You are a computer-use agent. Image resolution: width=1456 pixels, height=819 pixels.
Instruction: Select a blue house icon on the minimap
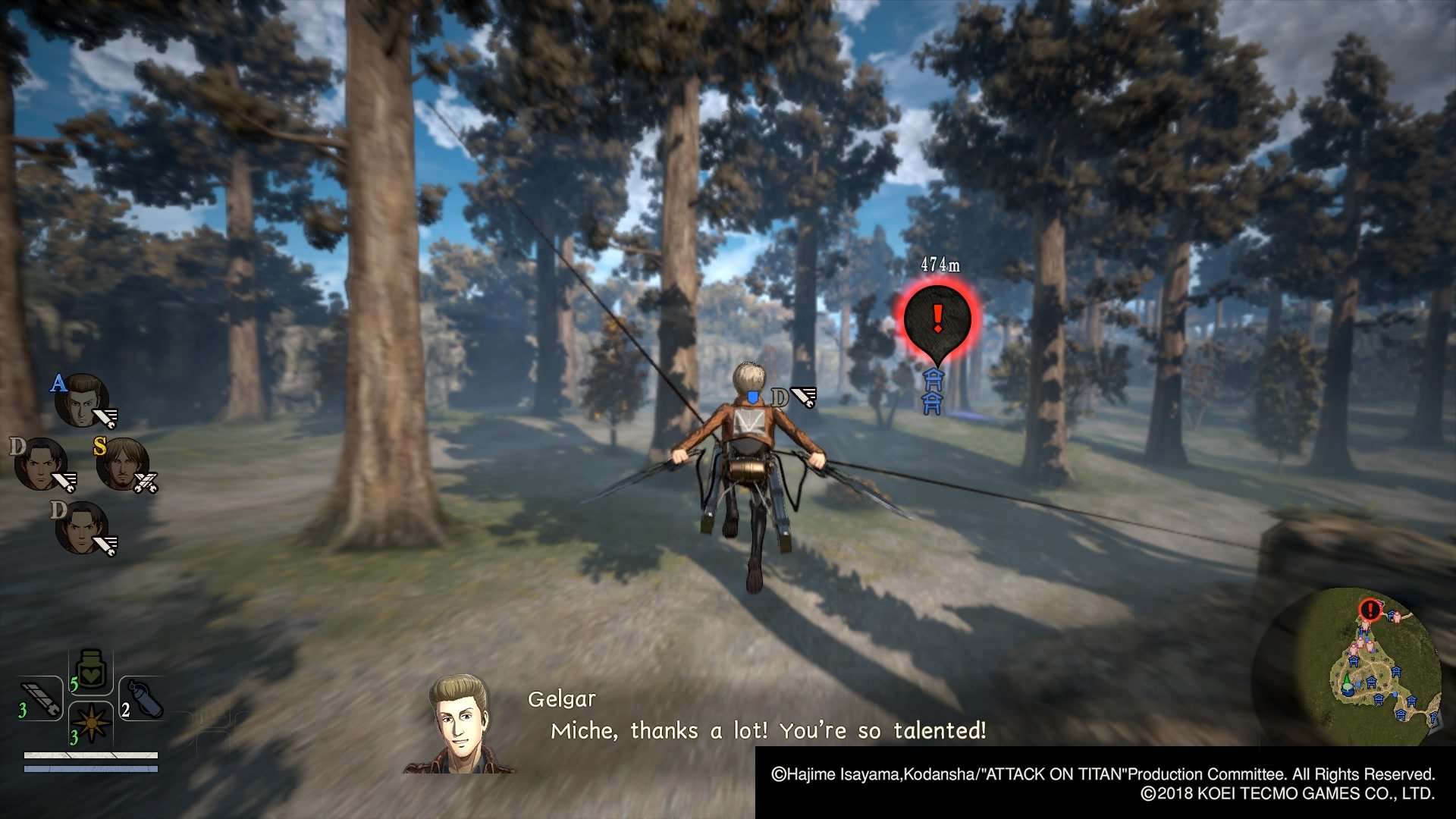click(1371, 682)
